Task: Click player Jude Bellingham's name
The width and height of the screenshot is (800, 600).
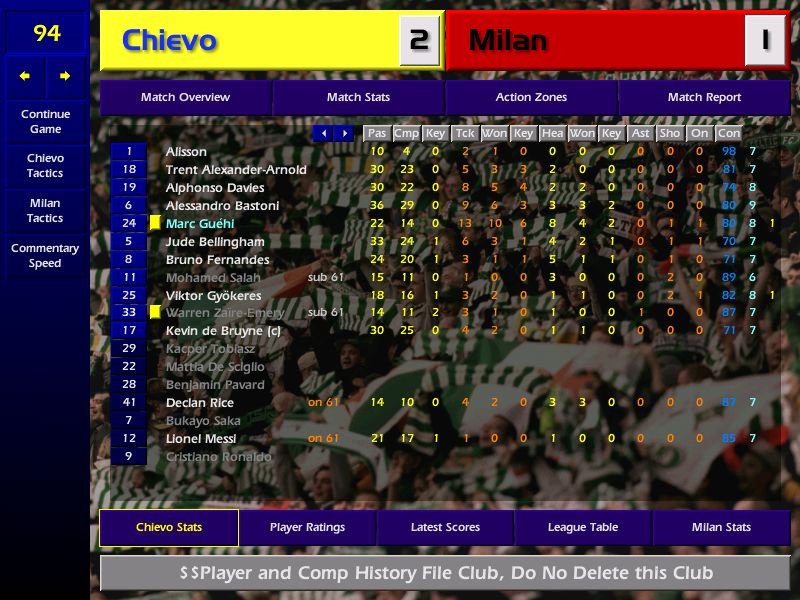Action: tap(215, 242)
